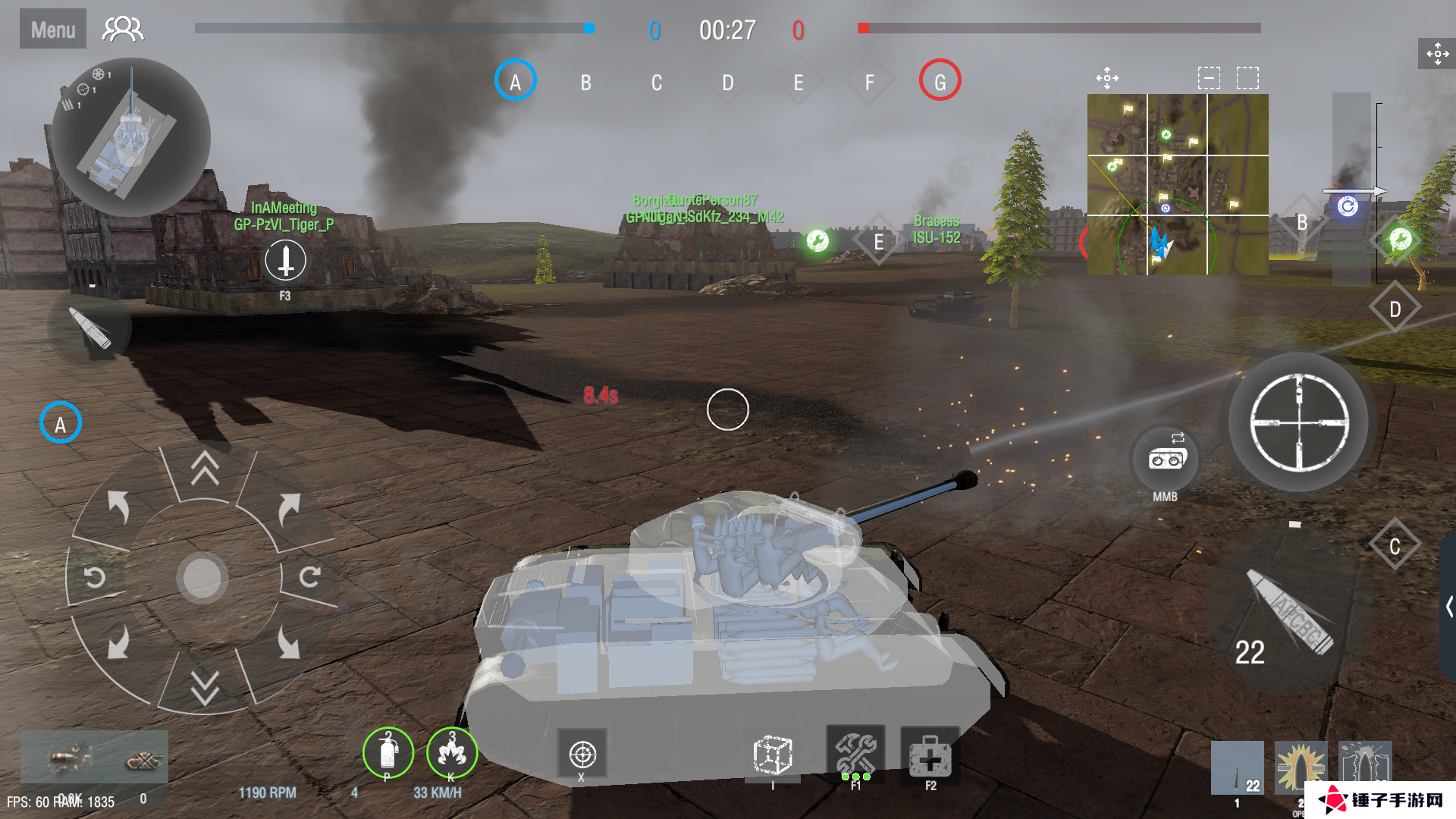The height and width of the screenshot is (819, 1456).
Task: Activate the fire extinguisher ability
Action: (388, 752)
